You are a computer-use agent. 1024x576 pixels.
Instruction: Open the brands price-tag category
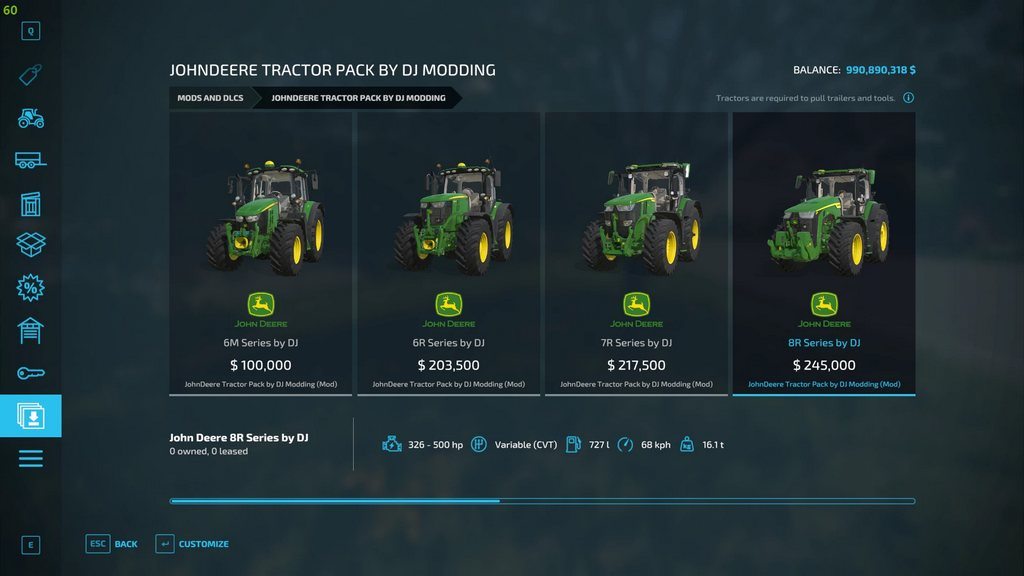click(31, 75)
